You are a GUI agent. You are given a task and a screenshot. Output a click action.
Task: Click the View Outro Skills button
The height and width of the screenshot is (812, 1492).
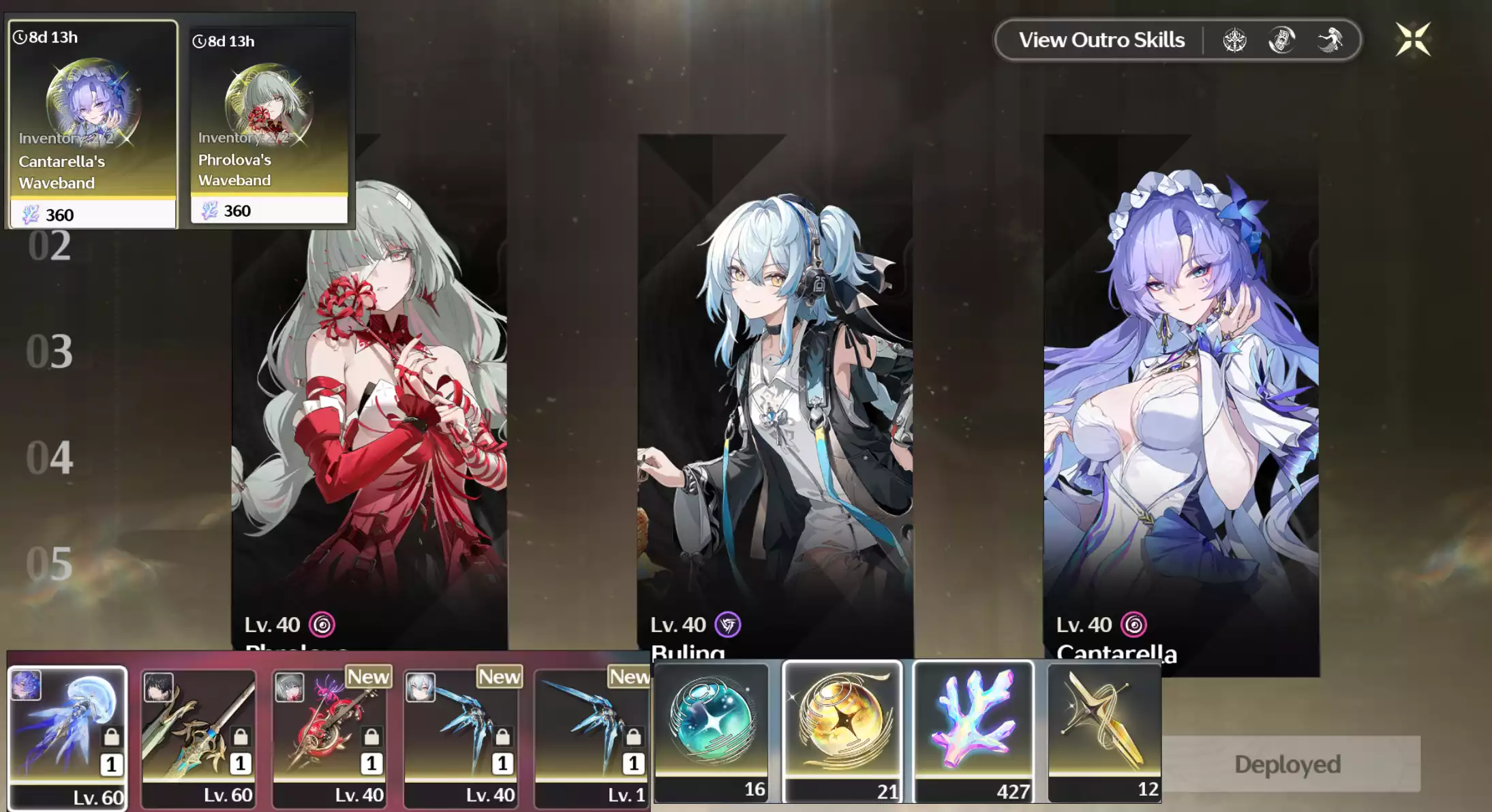point(1100,40)
